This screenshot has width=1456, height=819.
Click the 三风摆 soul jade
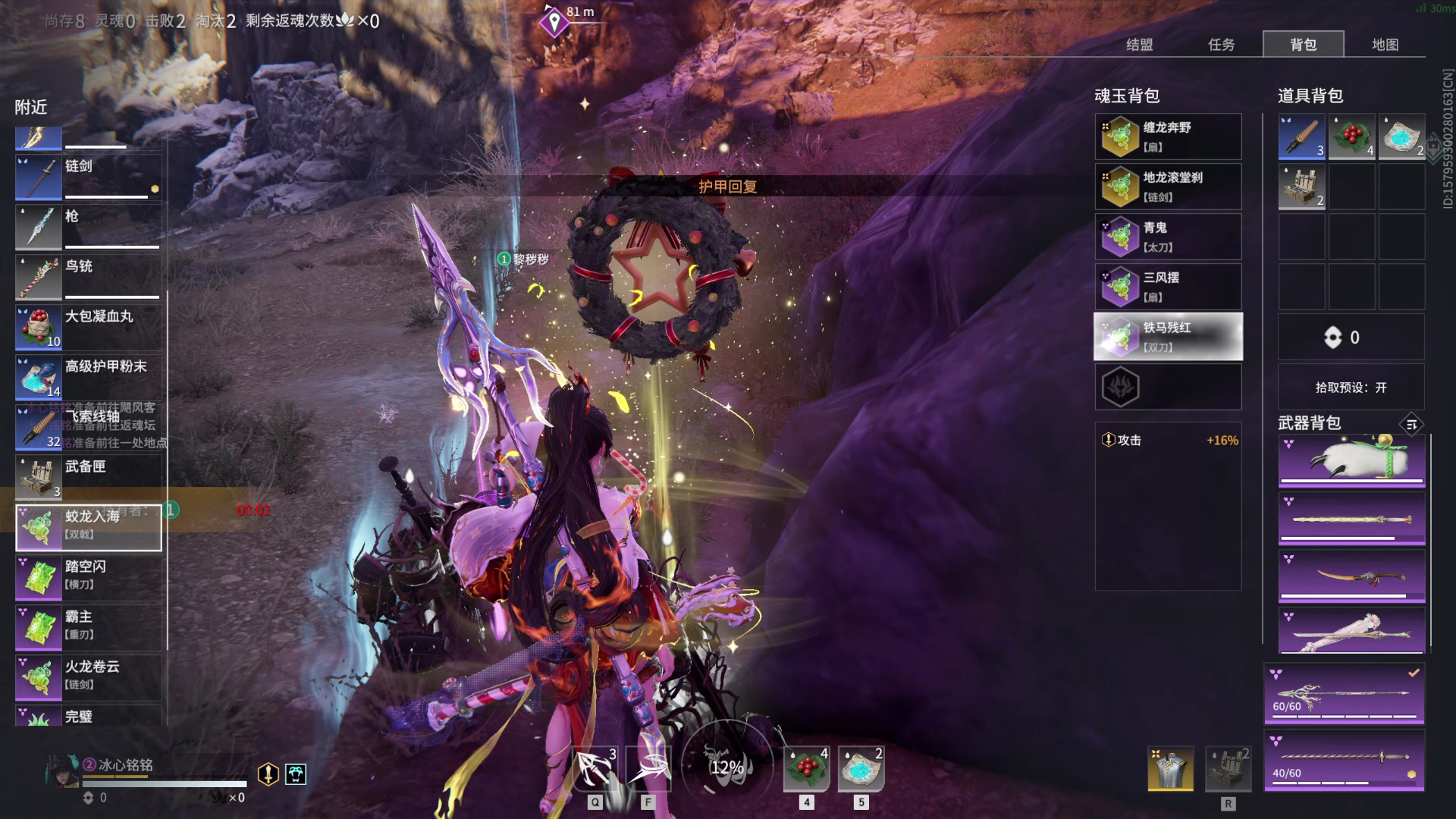point(1168,287)
